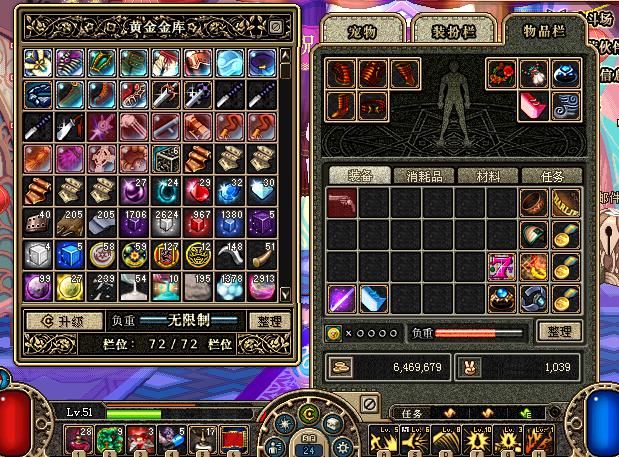The height and width of the screenshot is (457, 619).
Task: Click the red rose equipped accessory
Action: pos(502,73)
